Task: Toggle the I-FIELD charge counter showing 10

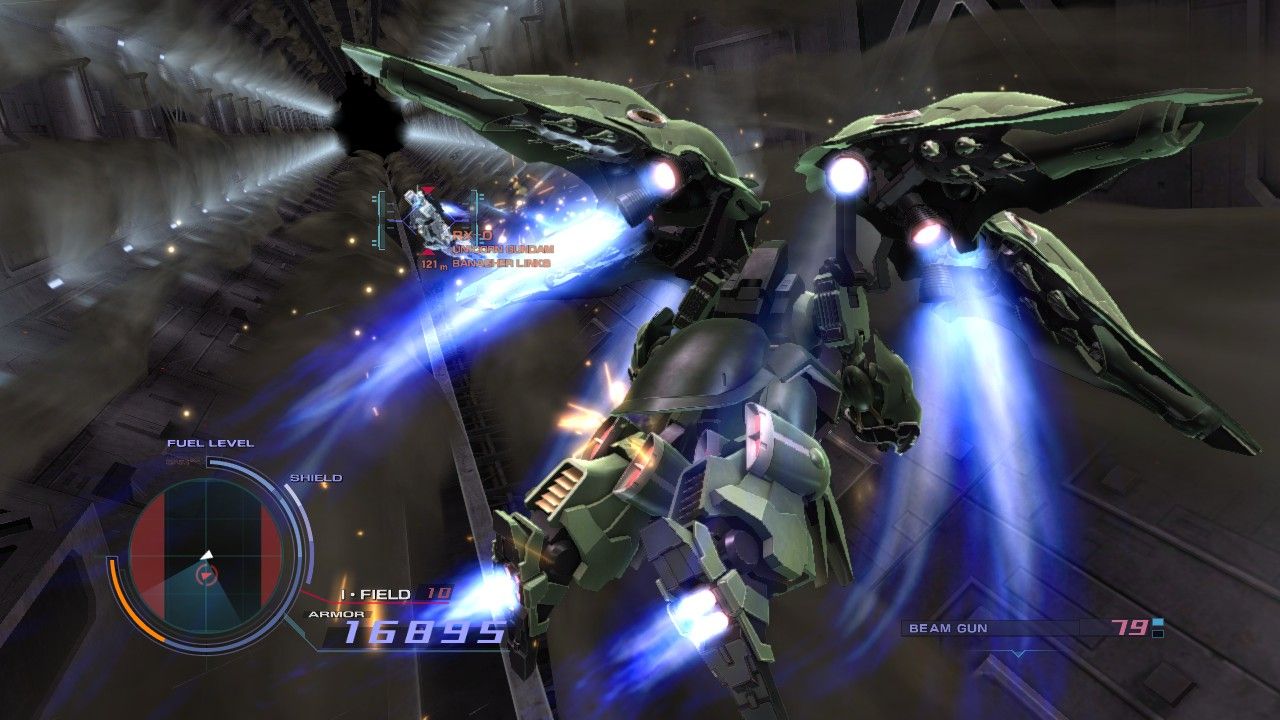Action: (437, 592)
